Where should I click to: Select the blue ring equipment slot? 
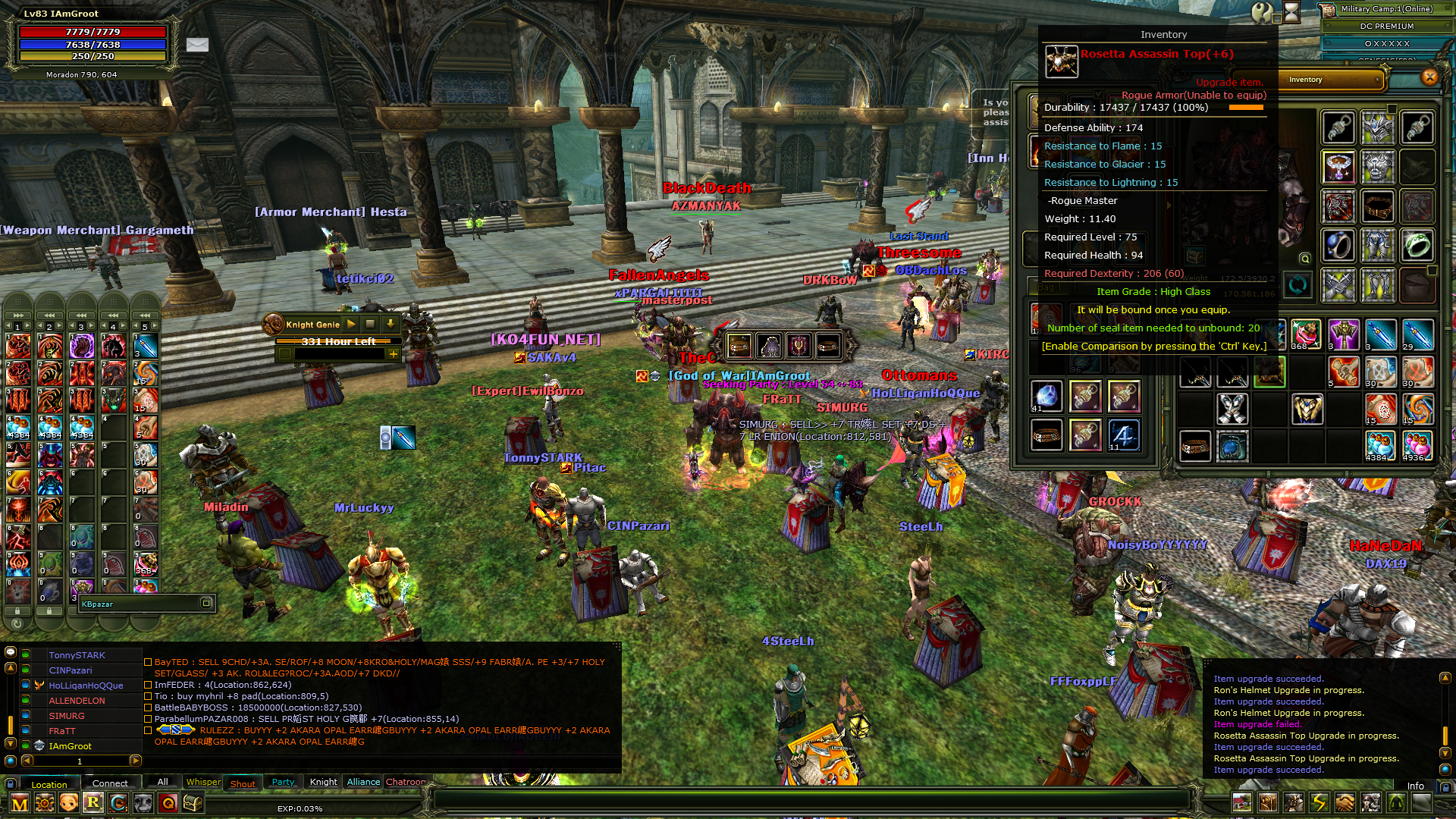coord(1338,246)
